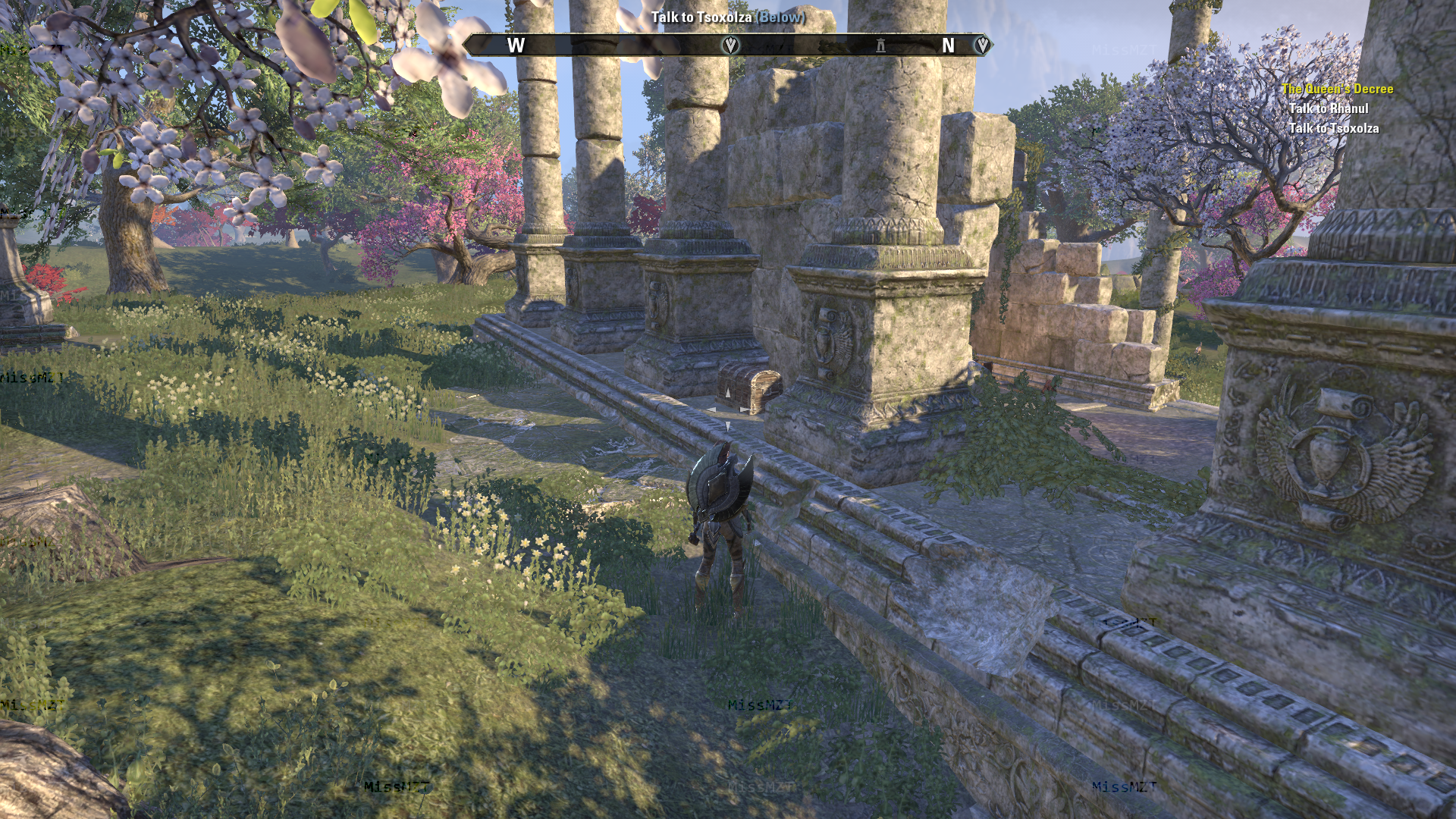The image size is (1456, 819).
Task: Click the downward quest arrow indicator below compass
Action: 726,425
